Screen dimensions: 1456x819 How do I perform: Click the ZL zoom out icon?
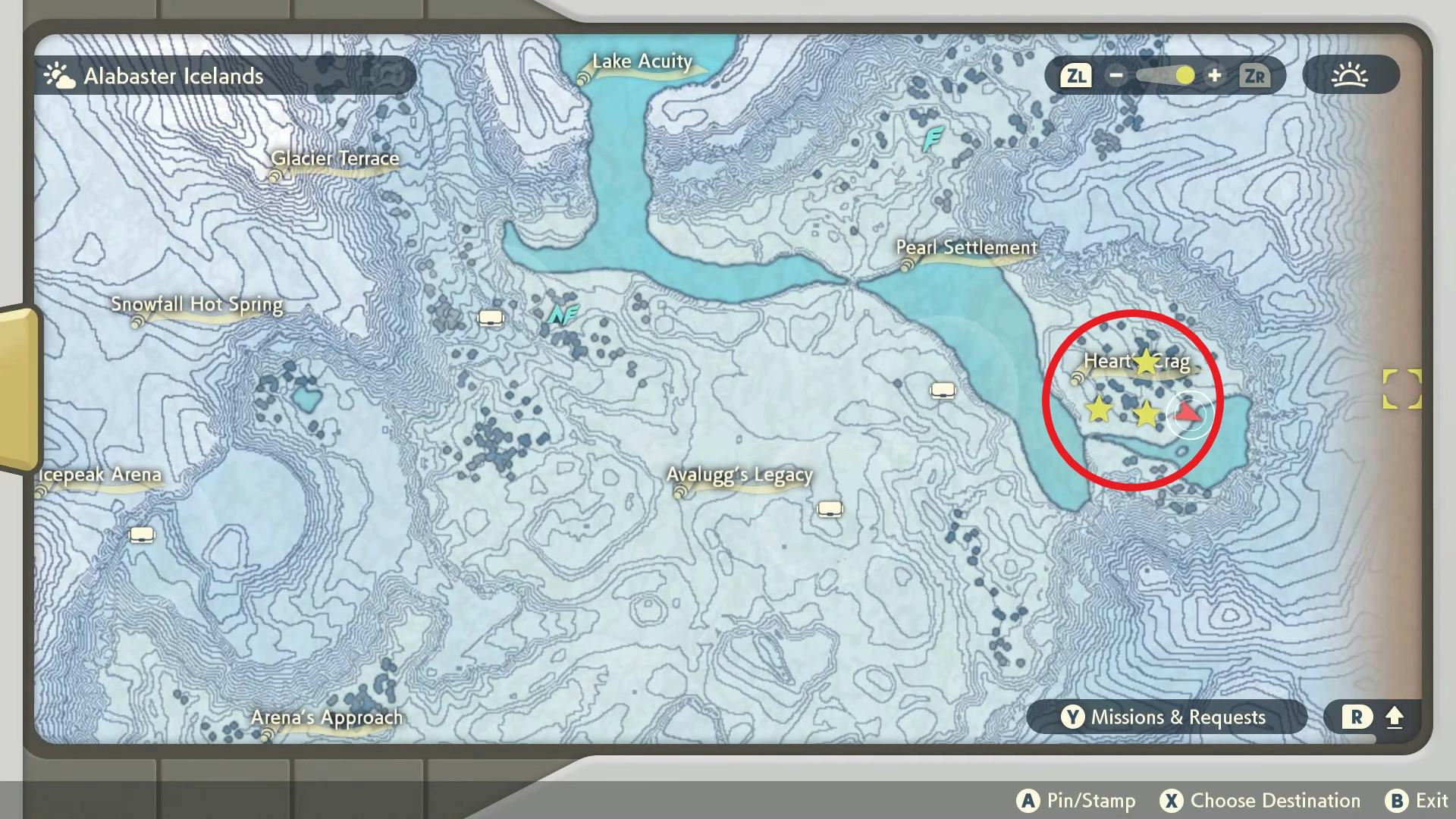pyautogui.click(x=1075, y=75)
